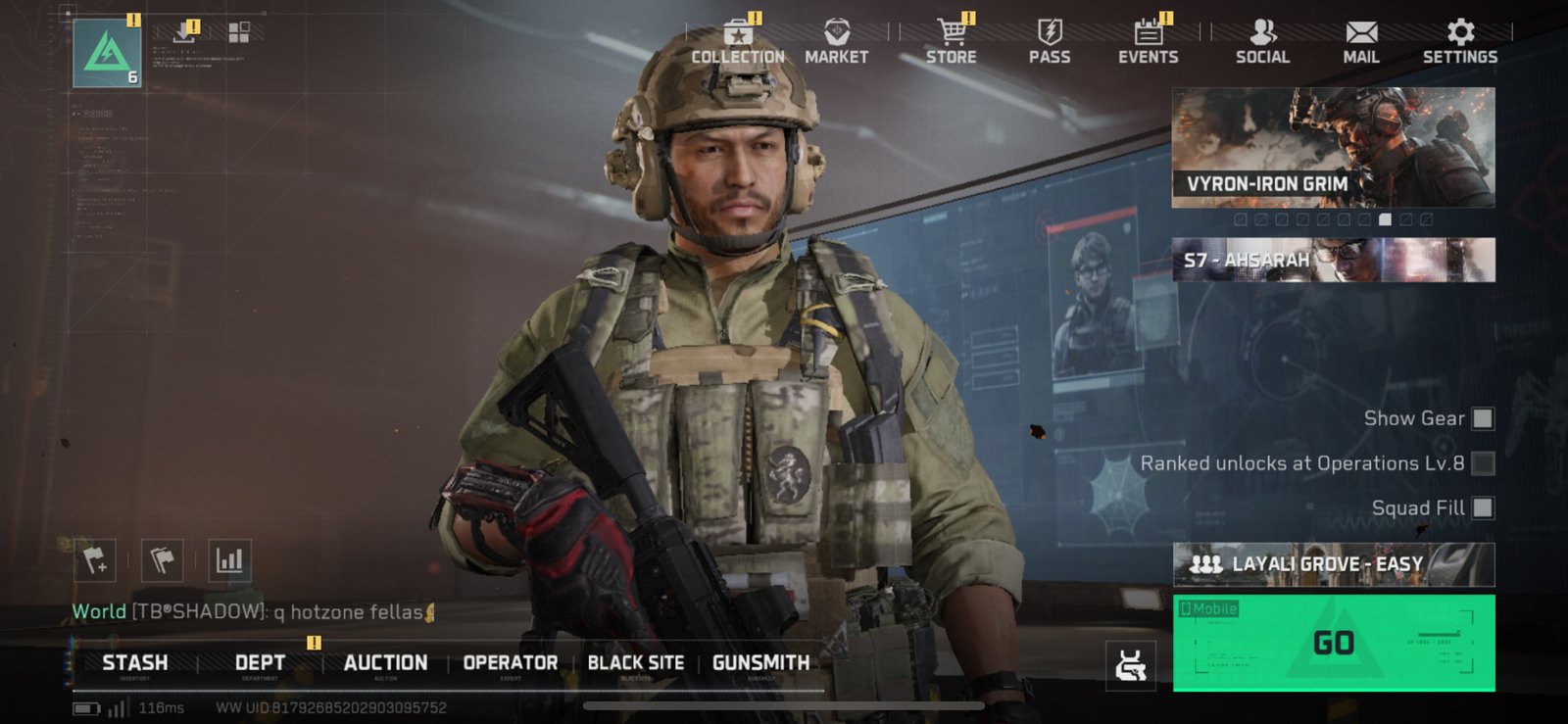Check the Mail inbox
Viewport: 1568px width, 724px height.
click(x=1360, y=43)
